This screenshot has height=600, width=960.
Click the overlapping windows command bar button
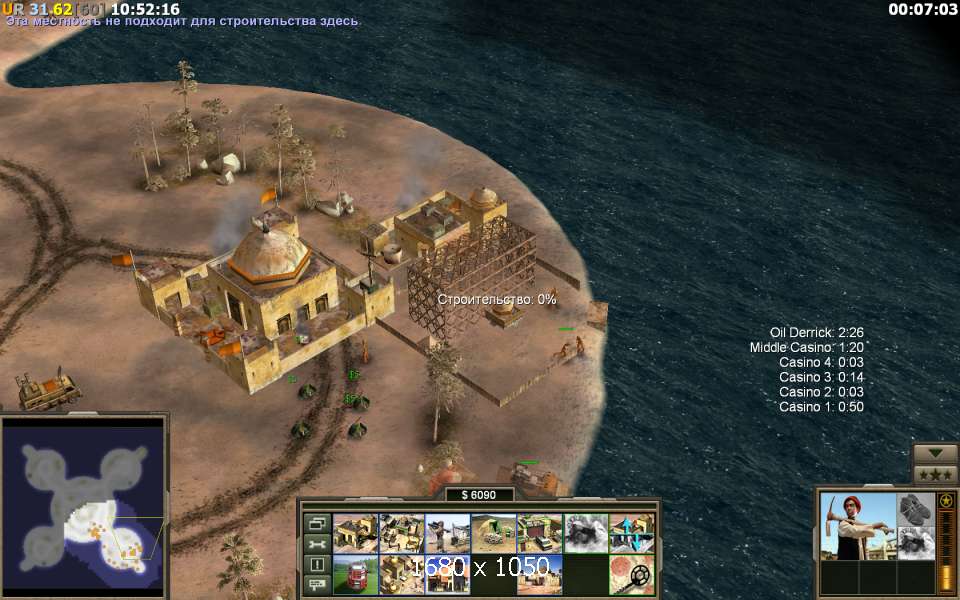click(x=317, y=523)
